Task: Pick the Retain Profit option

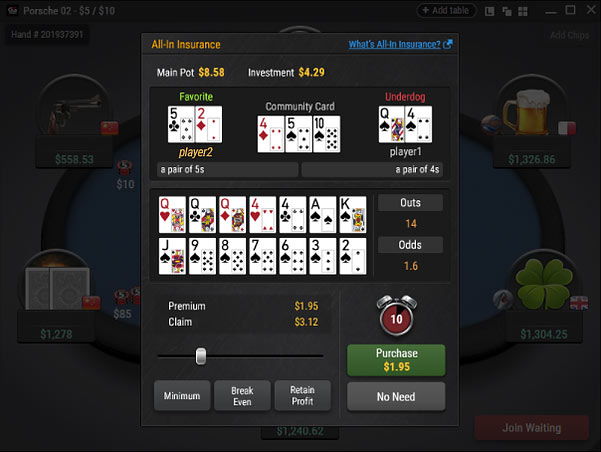Action: [x=302, y=396]
